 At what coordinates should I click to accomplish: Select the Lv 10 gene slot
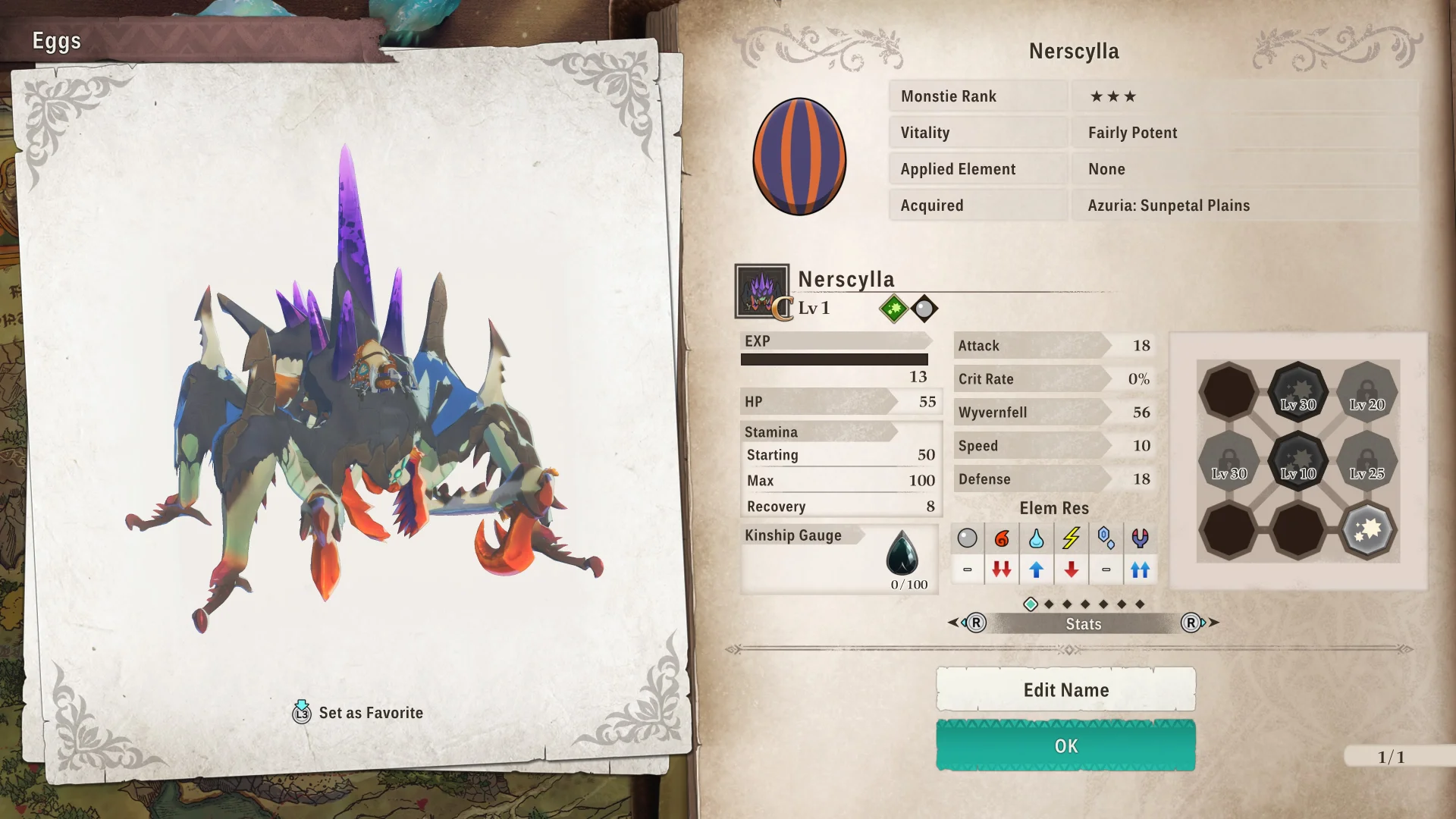click(x=1298, y=460)
